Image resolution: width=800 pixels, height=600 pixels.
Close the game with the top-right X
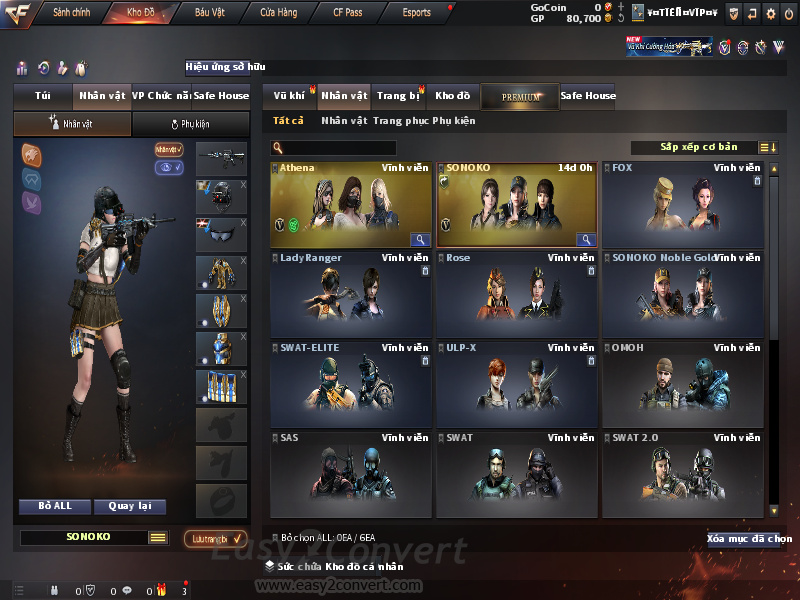pos(789,13)
